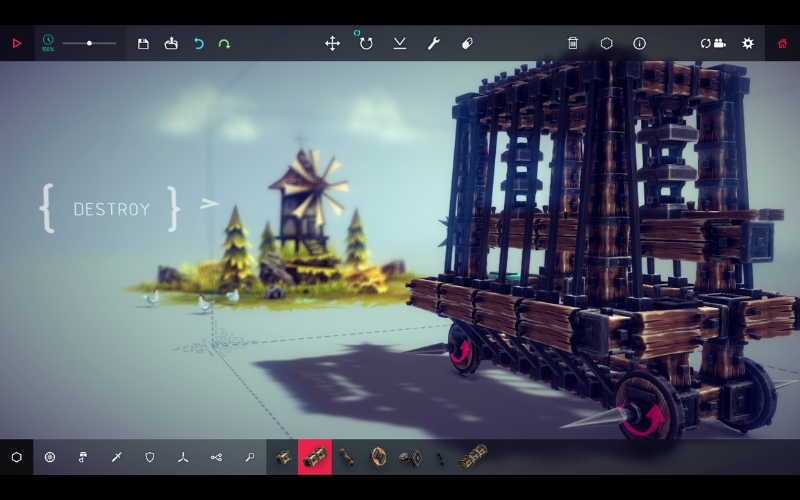Switch to the wheel locomotion category tab

pyautogui.click(x=50, y=457)
